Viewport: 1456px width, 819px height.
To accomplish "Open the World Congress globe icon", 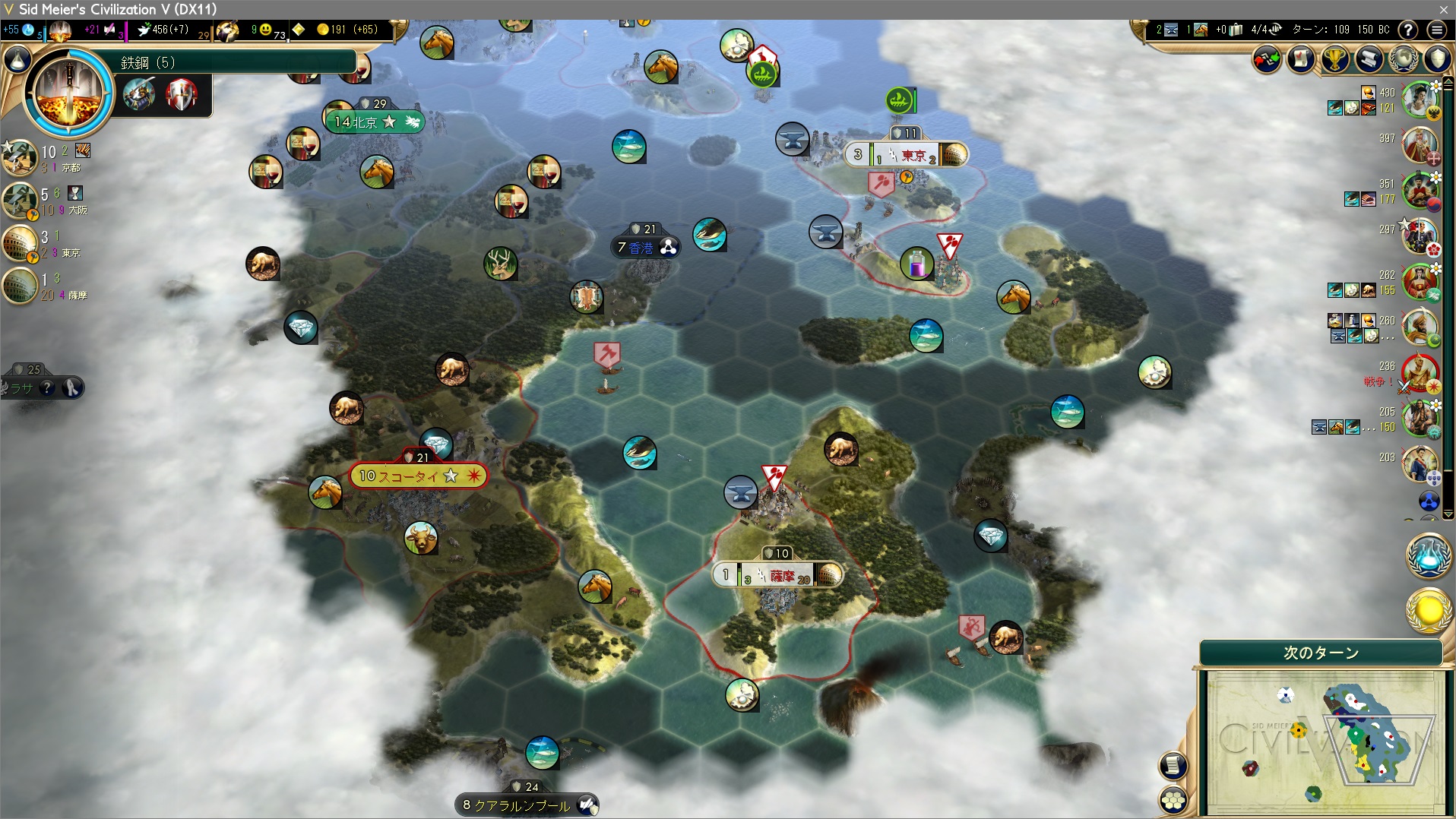I will [x=1403, y=59].
